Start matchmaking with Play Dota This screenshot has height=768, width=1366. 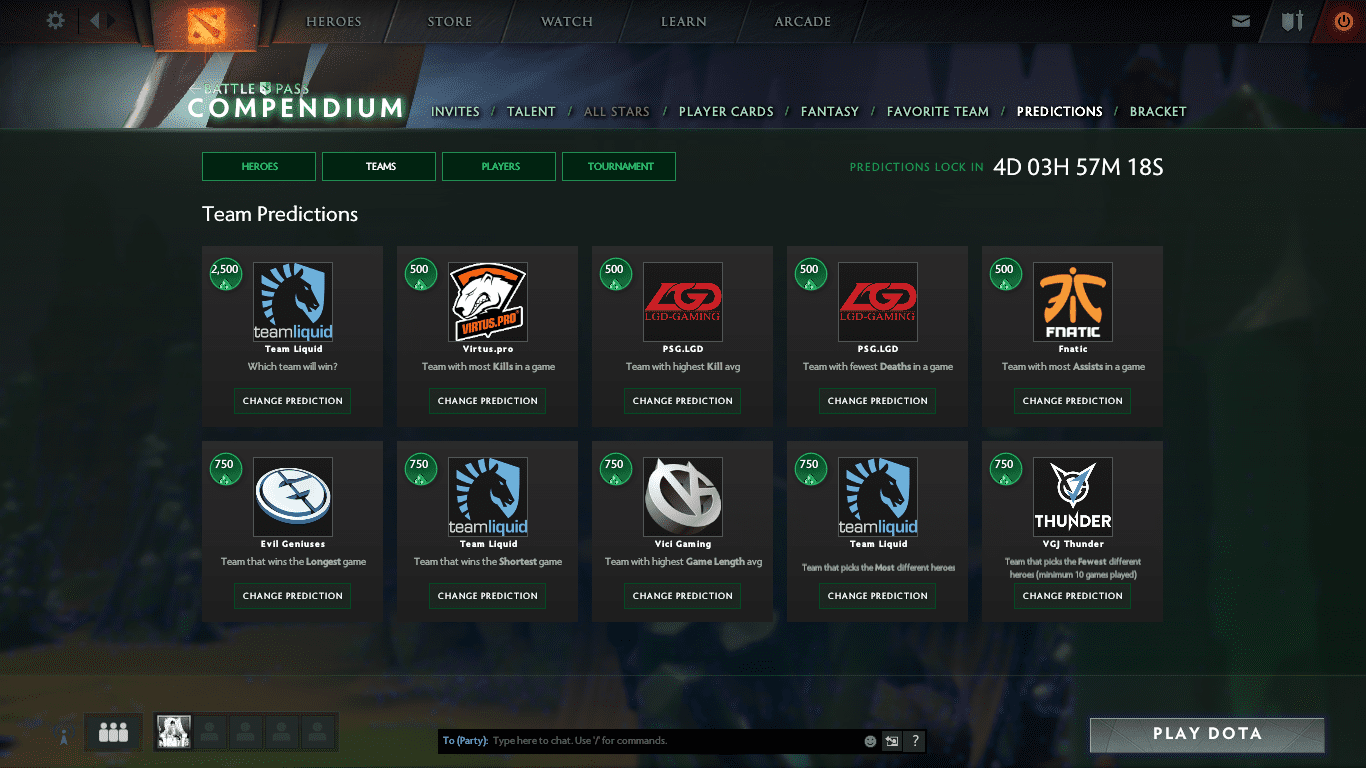click(x=1206, y=734)
